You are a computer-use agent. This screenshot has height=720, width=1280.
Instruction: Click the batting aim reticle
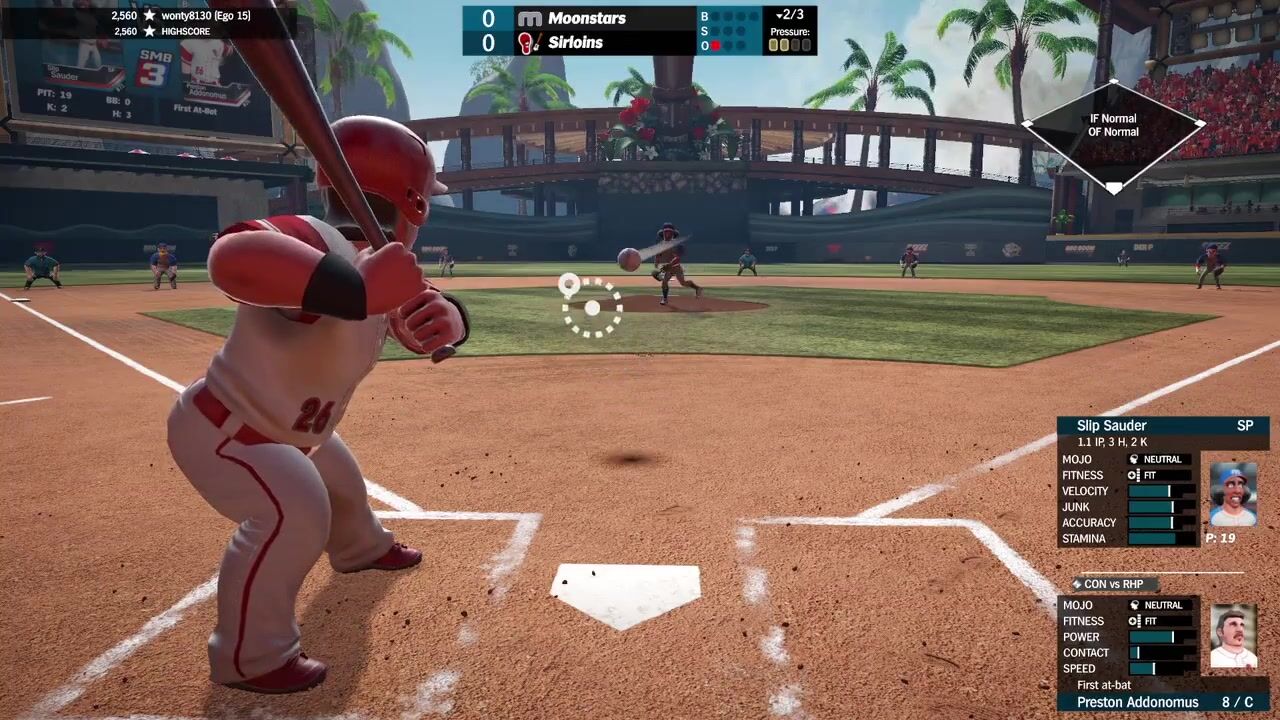click(592, 308)
